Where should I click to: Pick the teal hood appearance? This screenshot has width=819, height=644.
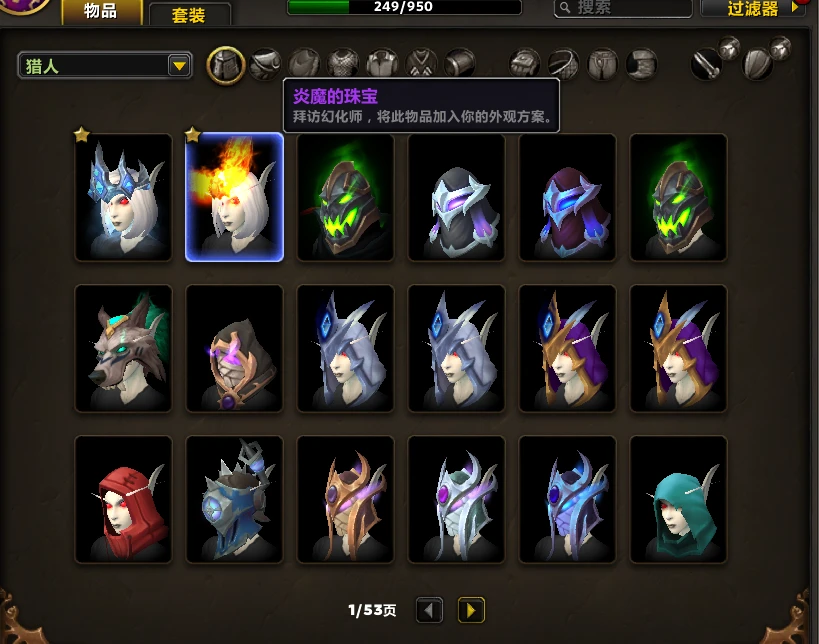(678, 499)
